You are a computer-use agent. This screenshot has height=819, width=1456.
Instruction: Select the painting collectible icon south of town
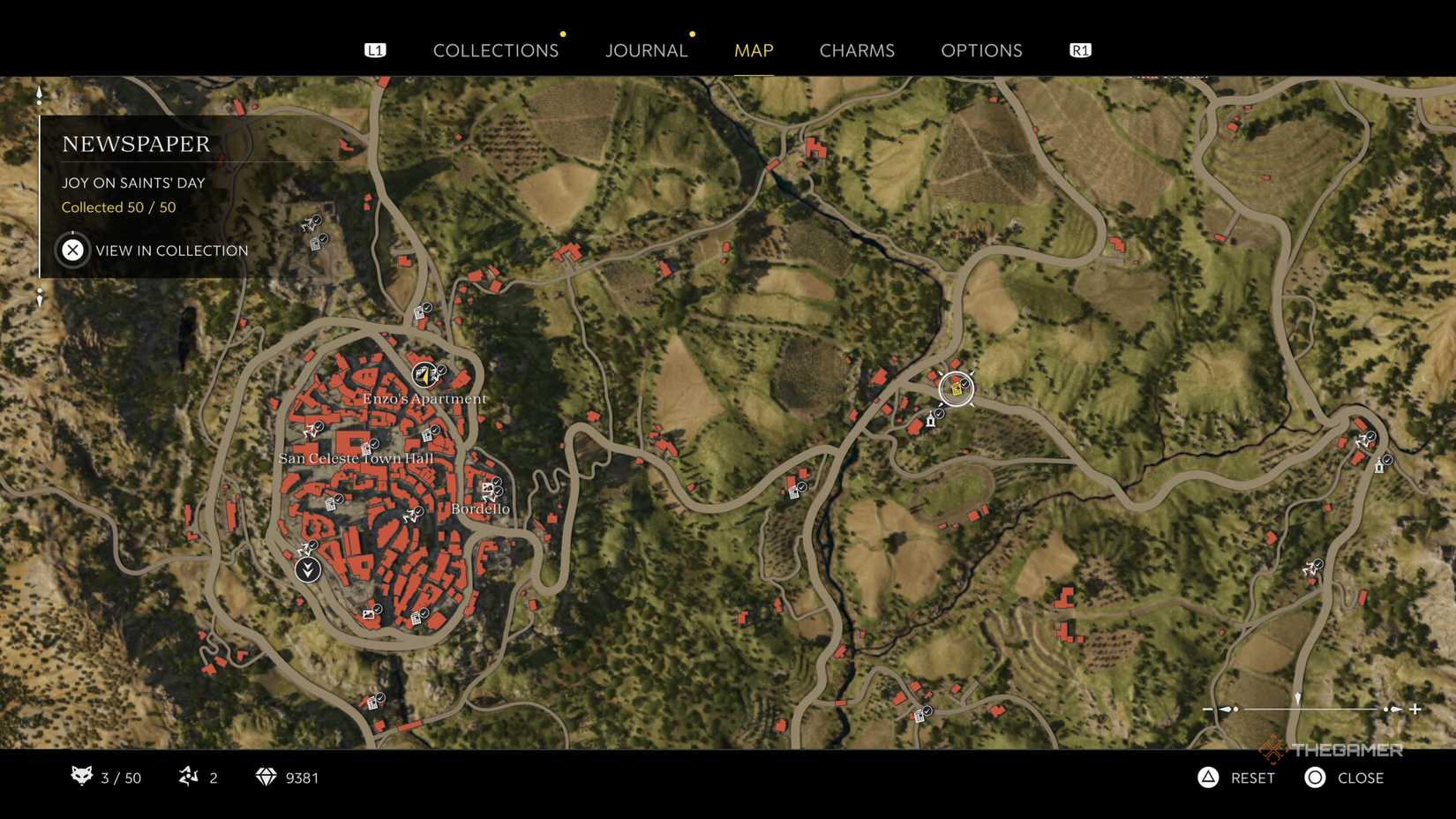[368, 614]
